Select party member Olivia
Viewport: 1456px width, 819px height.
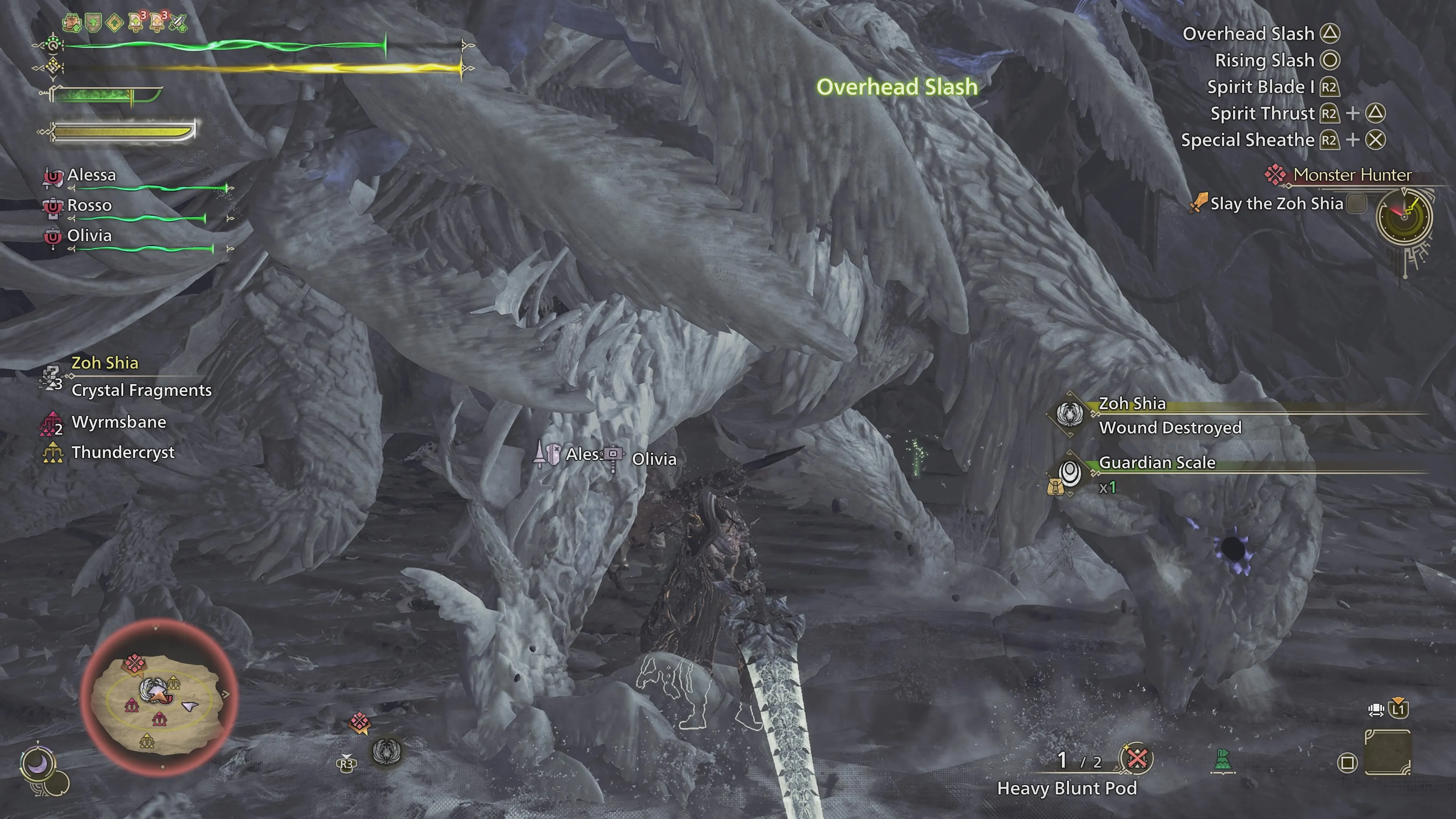89,236
